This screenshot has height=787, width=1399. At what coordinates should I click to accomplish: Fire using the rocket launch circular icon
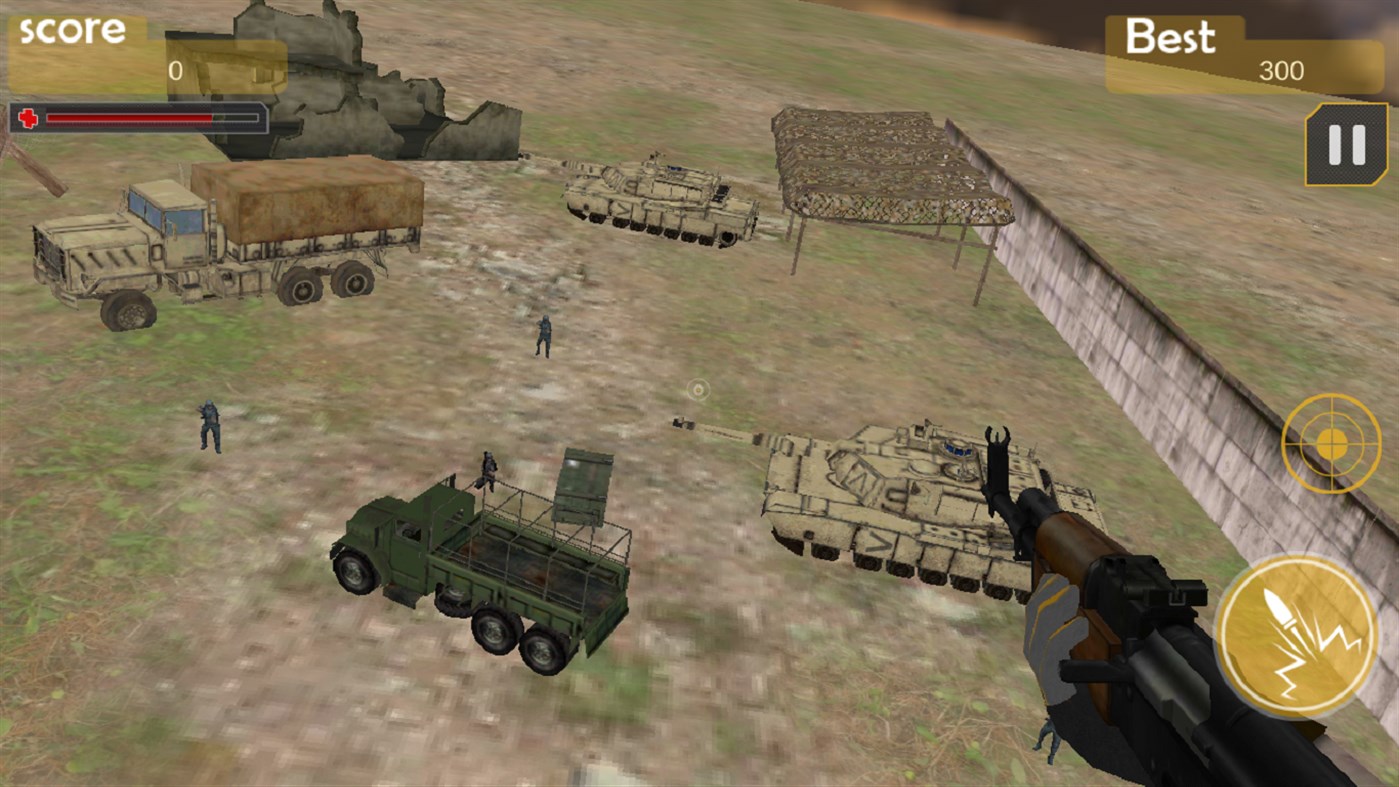tap(1298, 637)
